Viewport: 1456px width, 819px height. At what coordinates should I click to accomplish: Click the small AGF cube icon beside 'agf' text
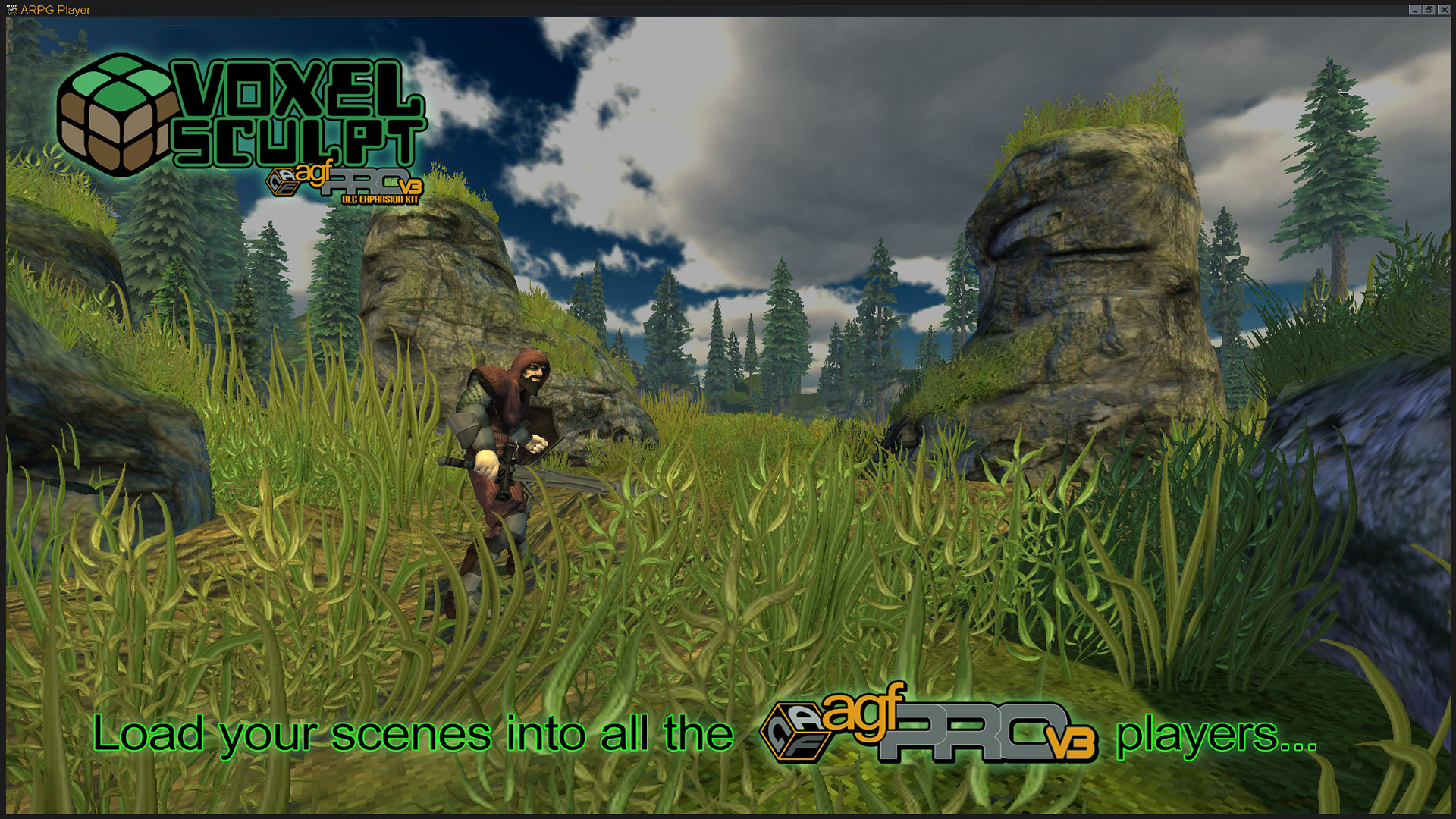click(x=284, y=180)
